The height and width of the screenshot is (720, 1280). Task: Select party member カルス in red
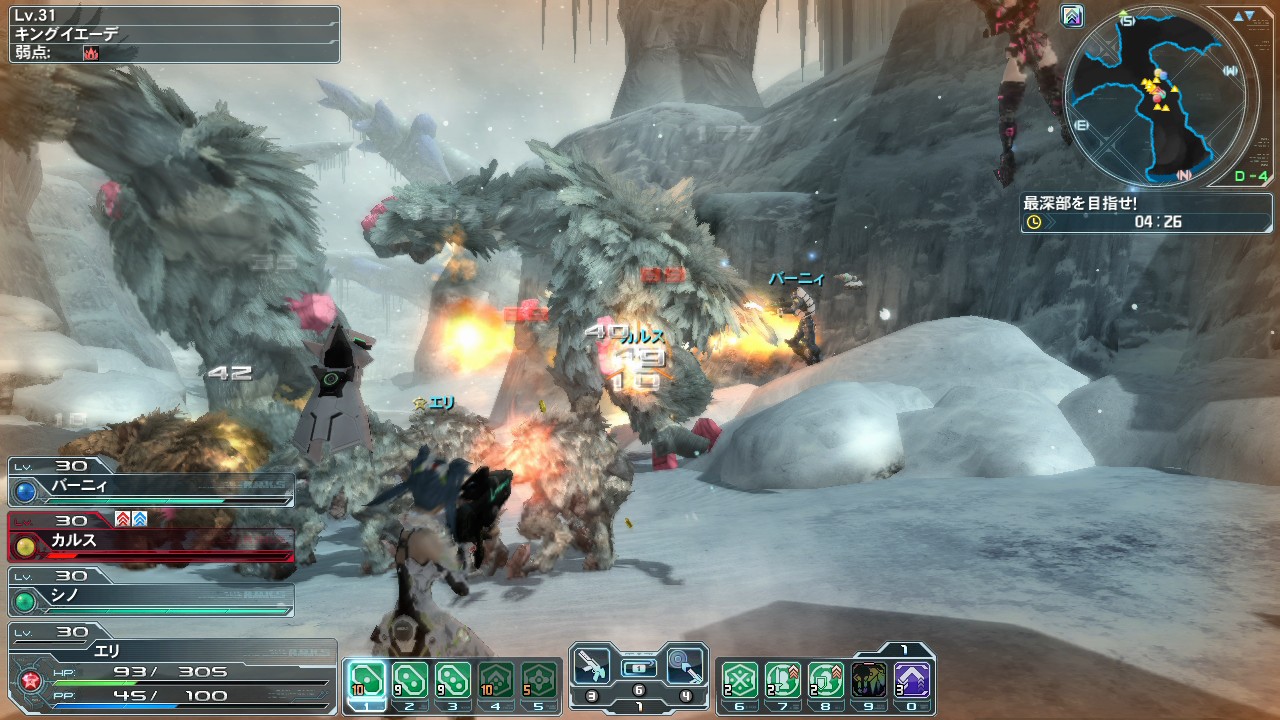tap(152, 542)
